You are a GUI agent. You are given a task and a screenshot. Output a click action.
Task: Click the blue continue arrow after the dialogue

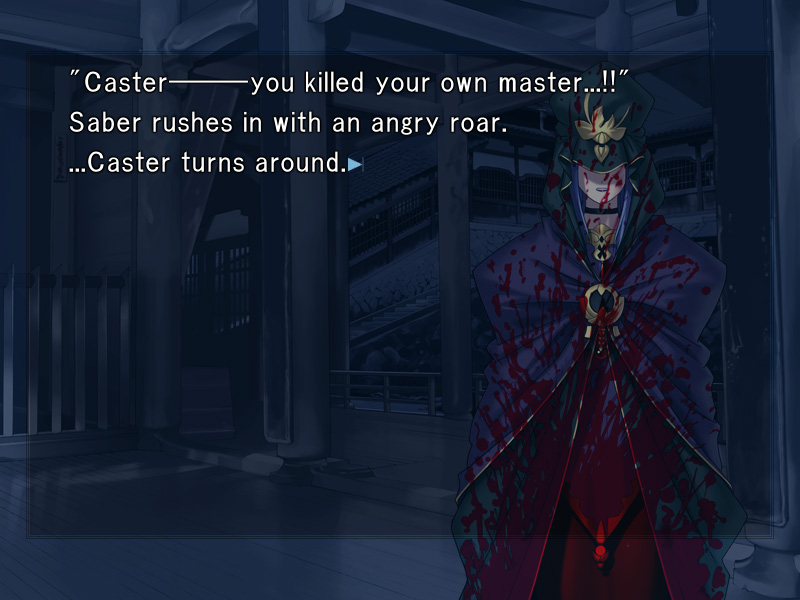pos(355,165)
